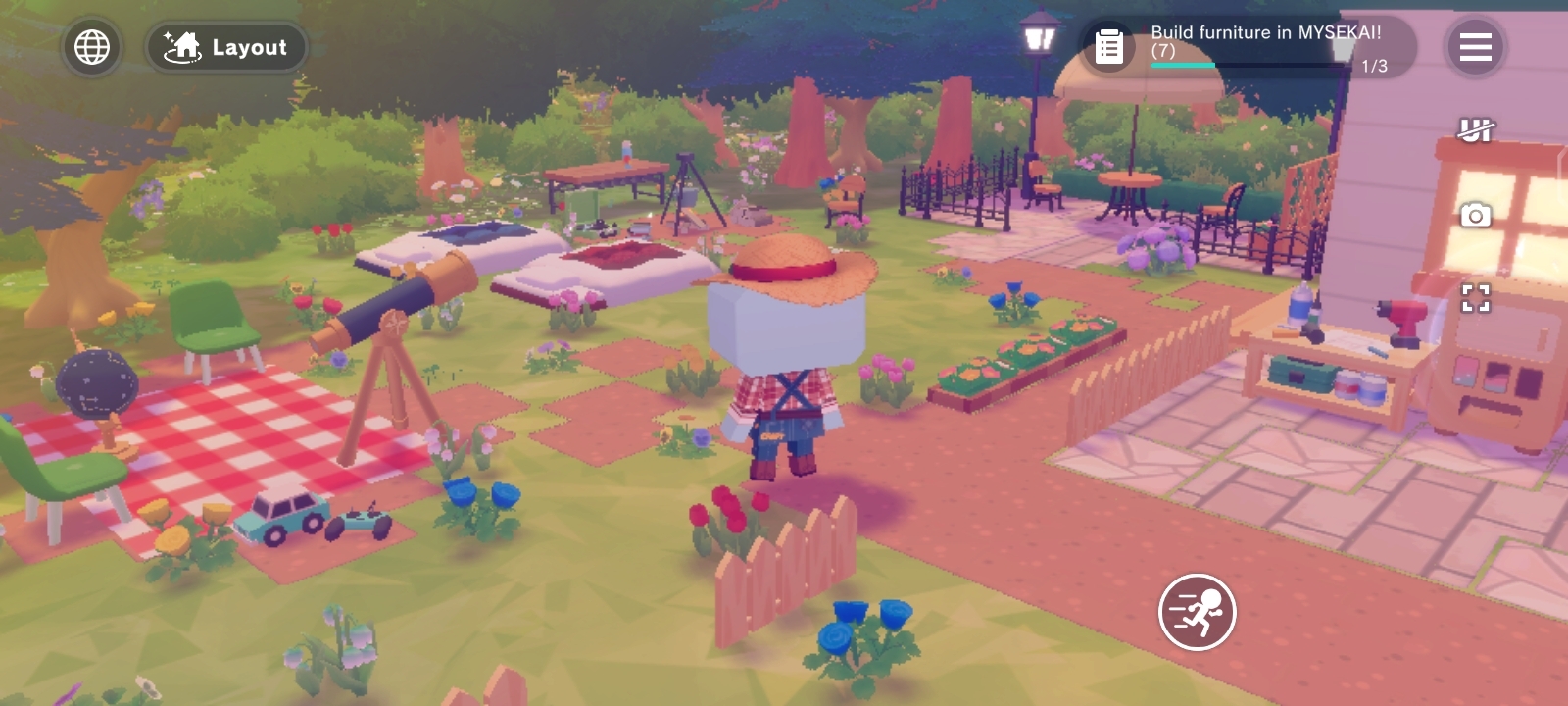Open the hamburger main menu
The width and height of the screenshot is (1568, 706).
[x=1475, y=47]
